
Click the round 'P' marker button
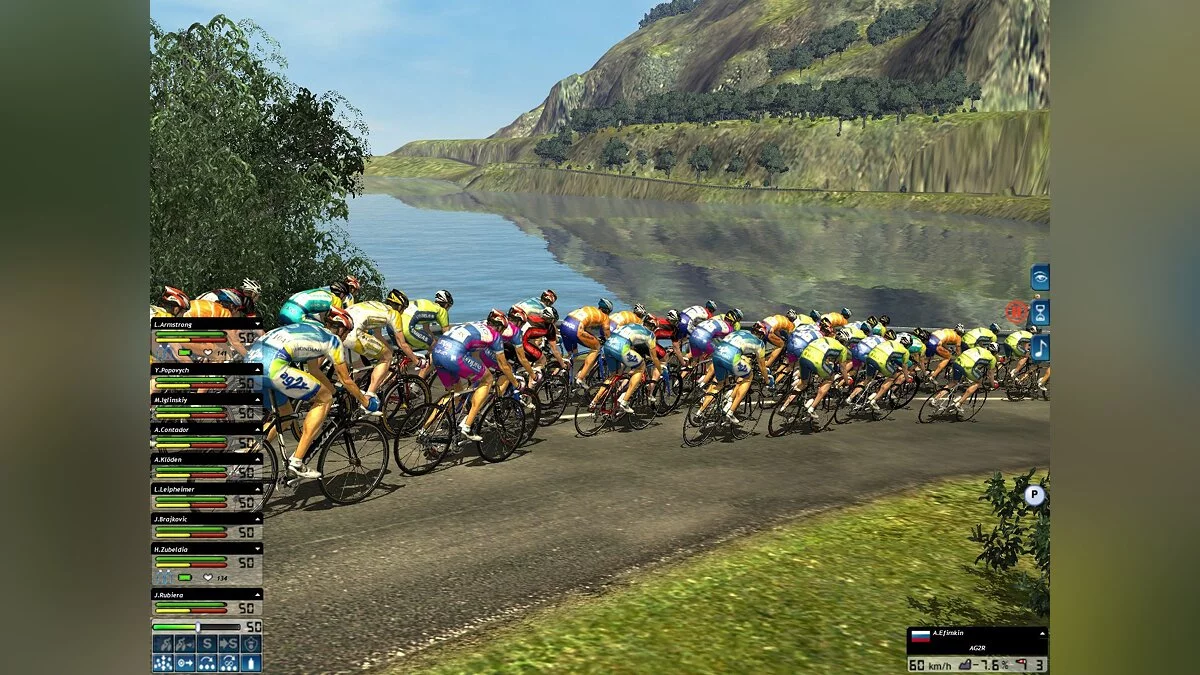pyautogui.click(x=1035, y=494)
